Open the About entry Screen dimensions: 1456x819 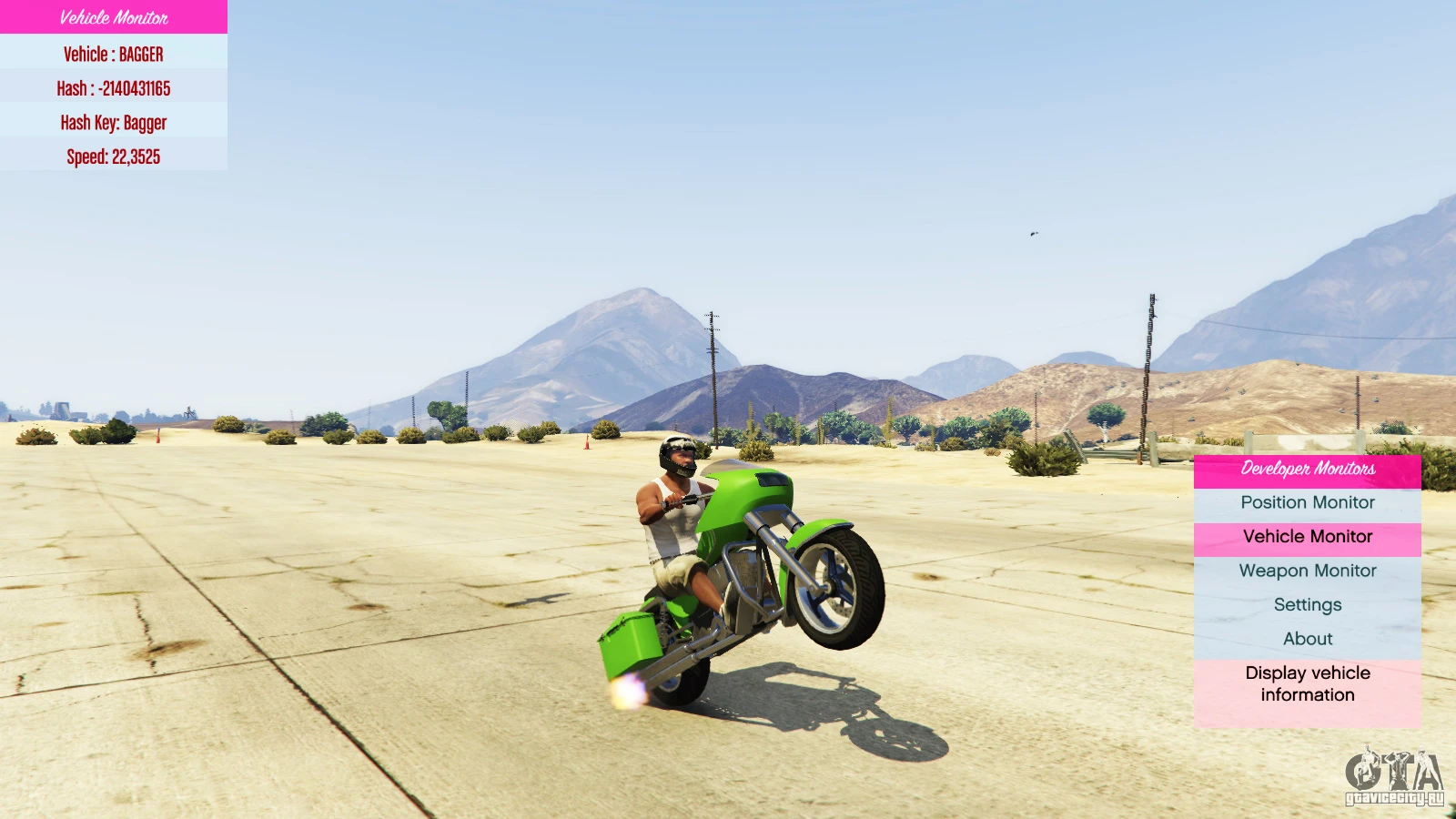click(1308, 638)
